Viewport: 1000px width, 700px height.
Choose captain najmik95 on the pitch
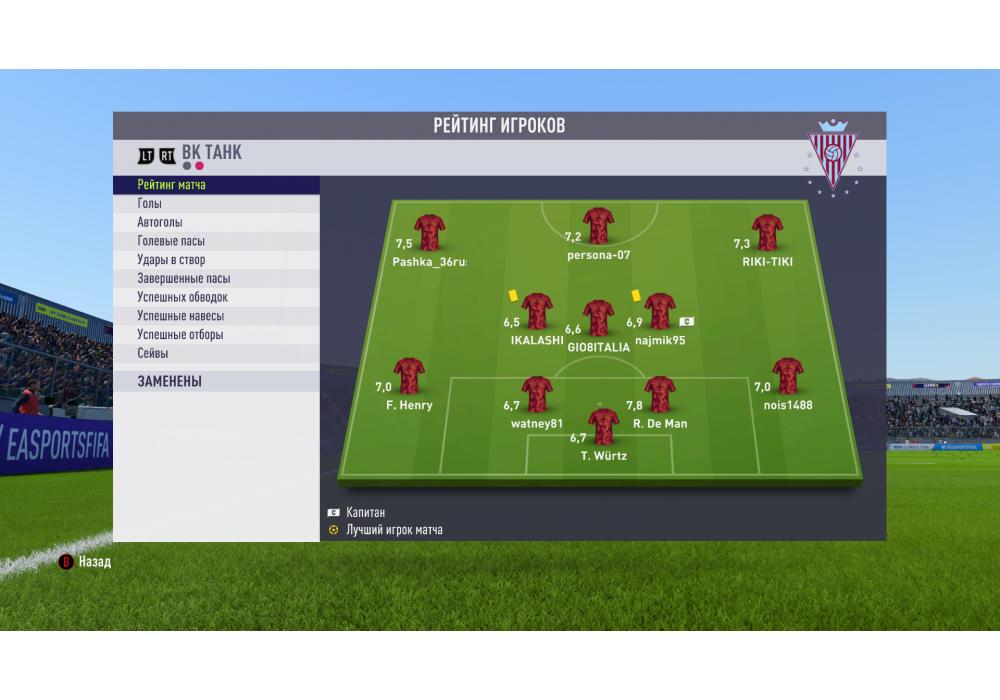tap(660, 311)
